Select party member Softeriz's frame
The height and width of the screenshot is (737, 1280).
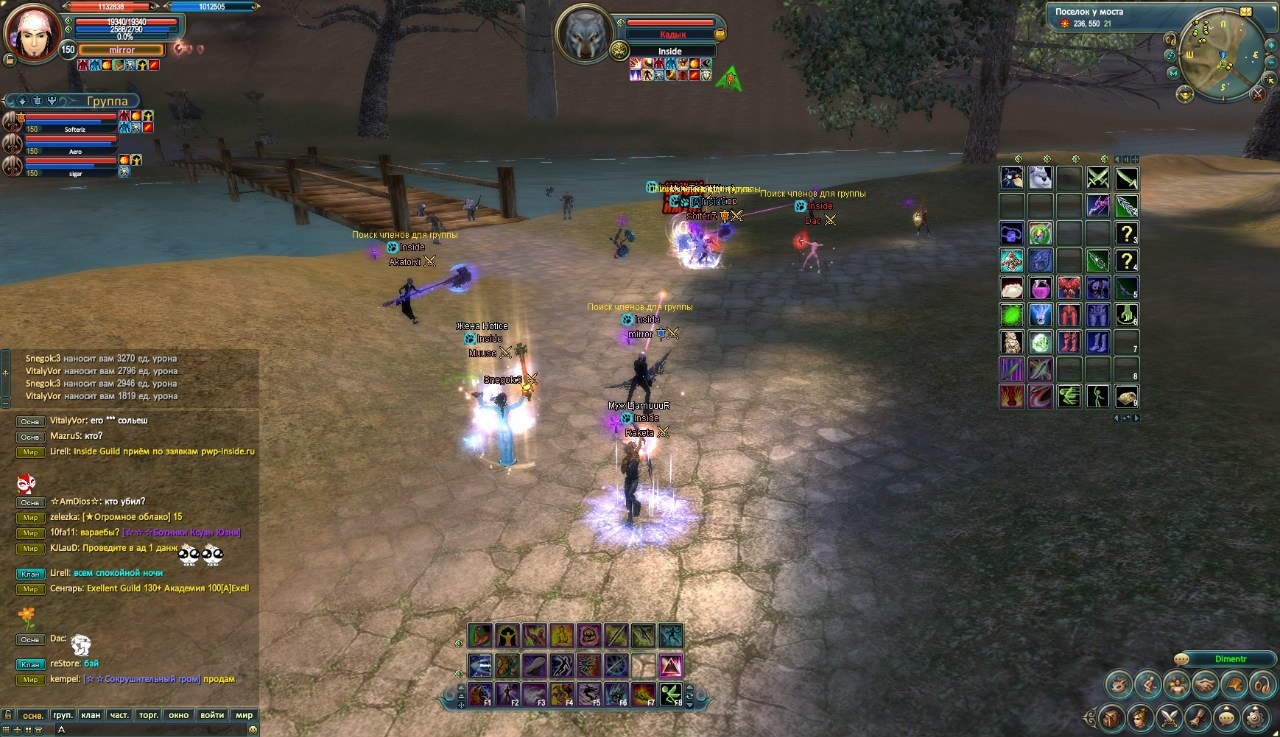coord(70,122)
